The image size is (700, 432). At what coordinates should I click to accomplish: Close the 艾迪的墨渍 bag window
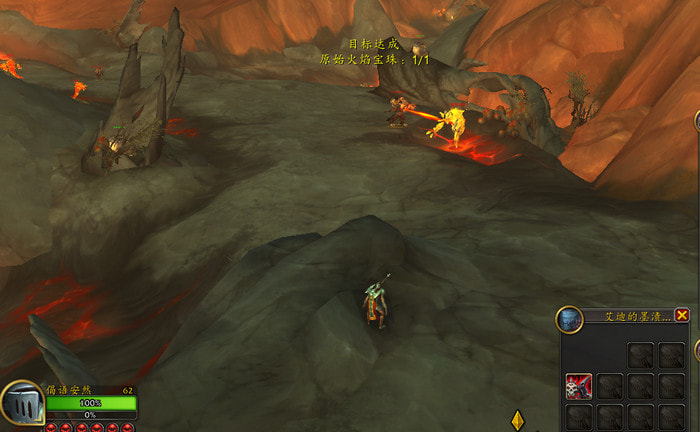point(682,315)
